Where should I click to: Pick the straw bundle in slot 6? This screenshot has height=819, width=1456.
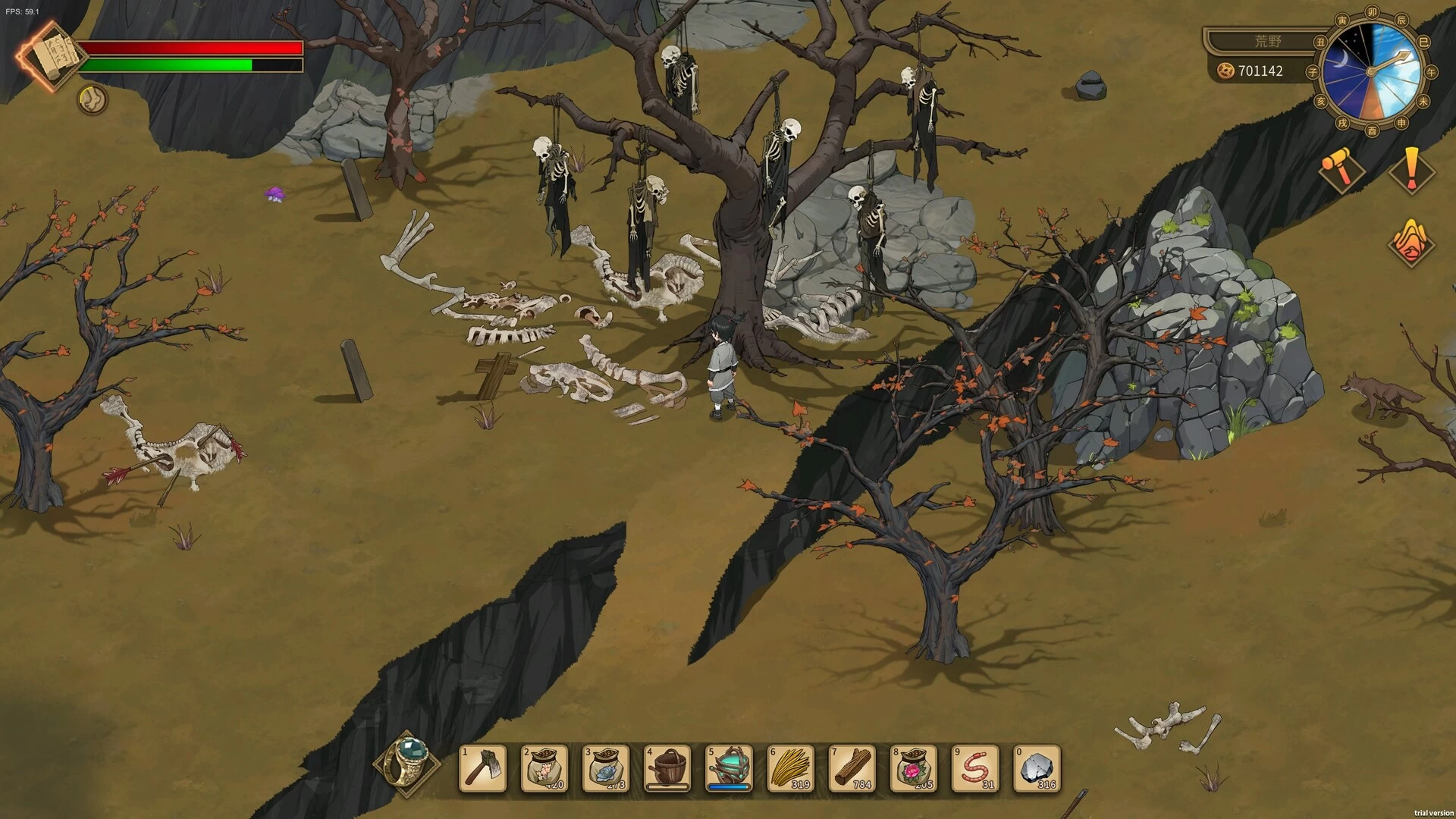point(790,769)
